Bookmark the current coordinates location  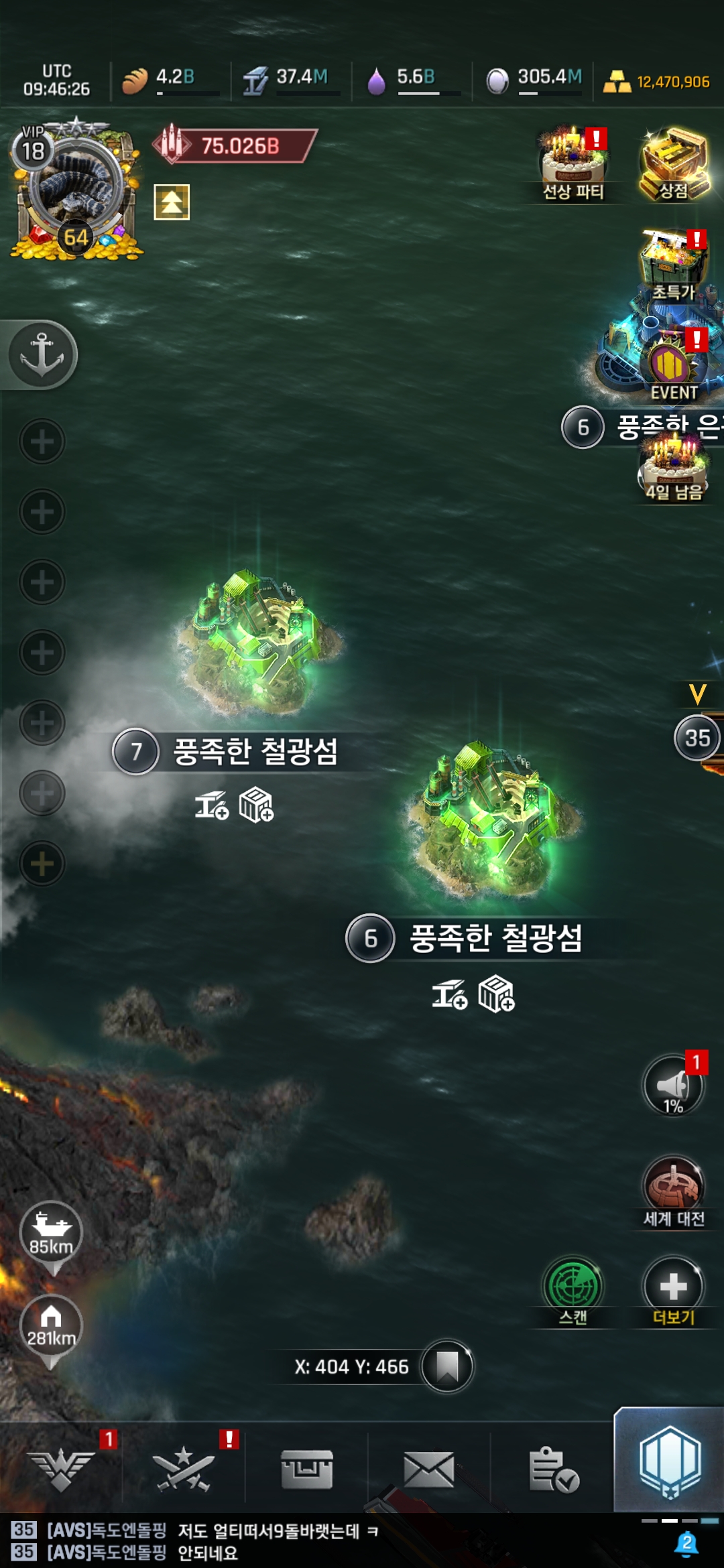tap(447, 1366)
